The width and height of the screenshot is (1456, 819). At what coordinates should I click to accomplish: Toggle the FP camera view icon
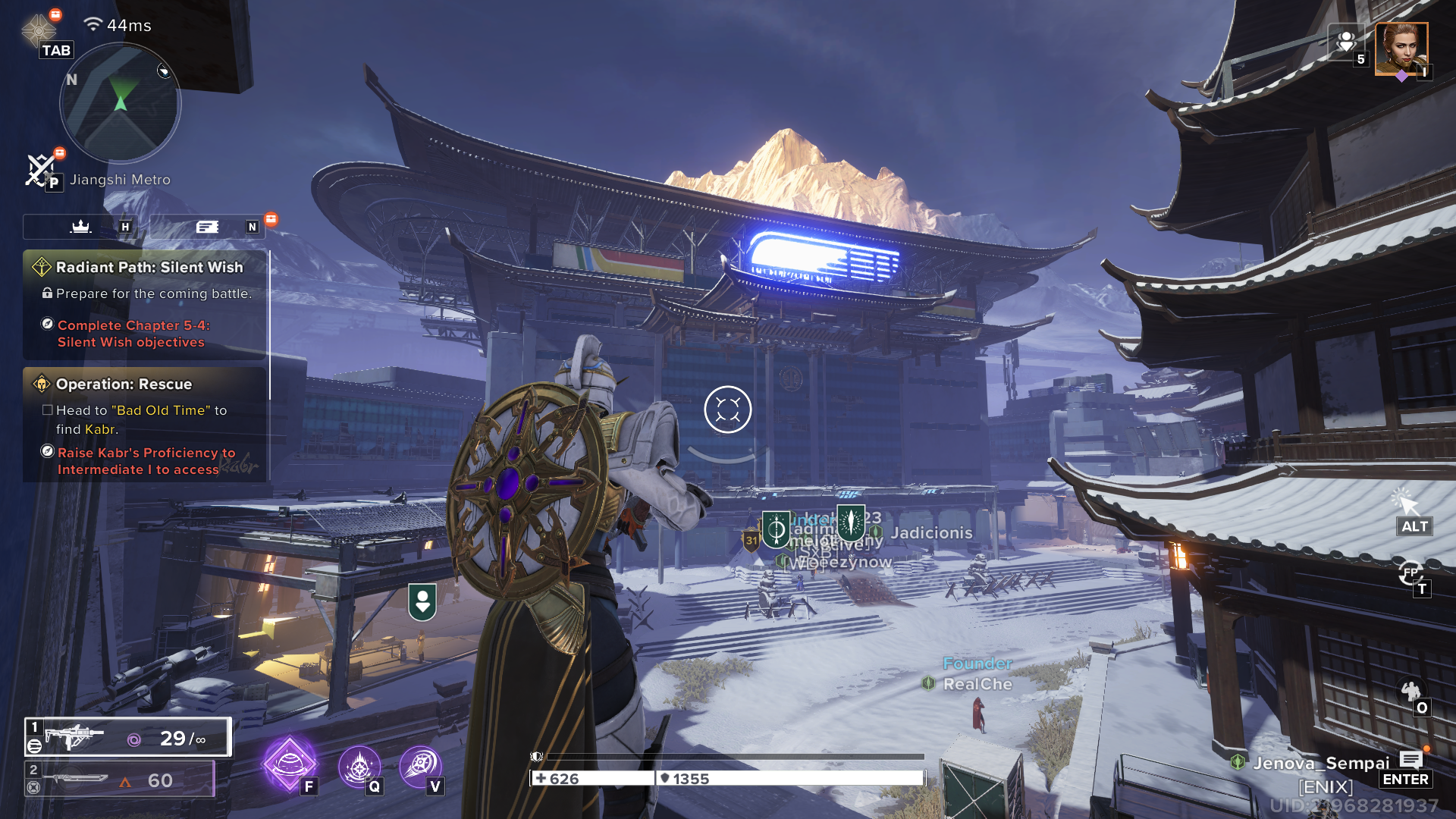tap(1410, 573)
